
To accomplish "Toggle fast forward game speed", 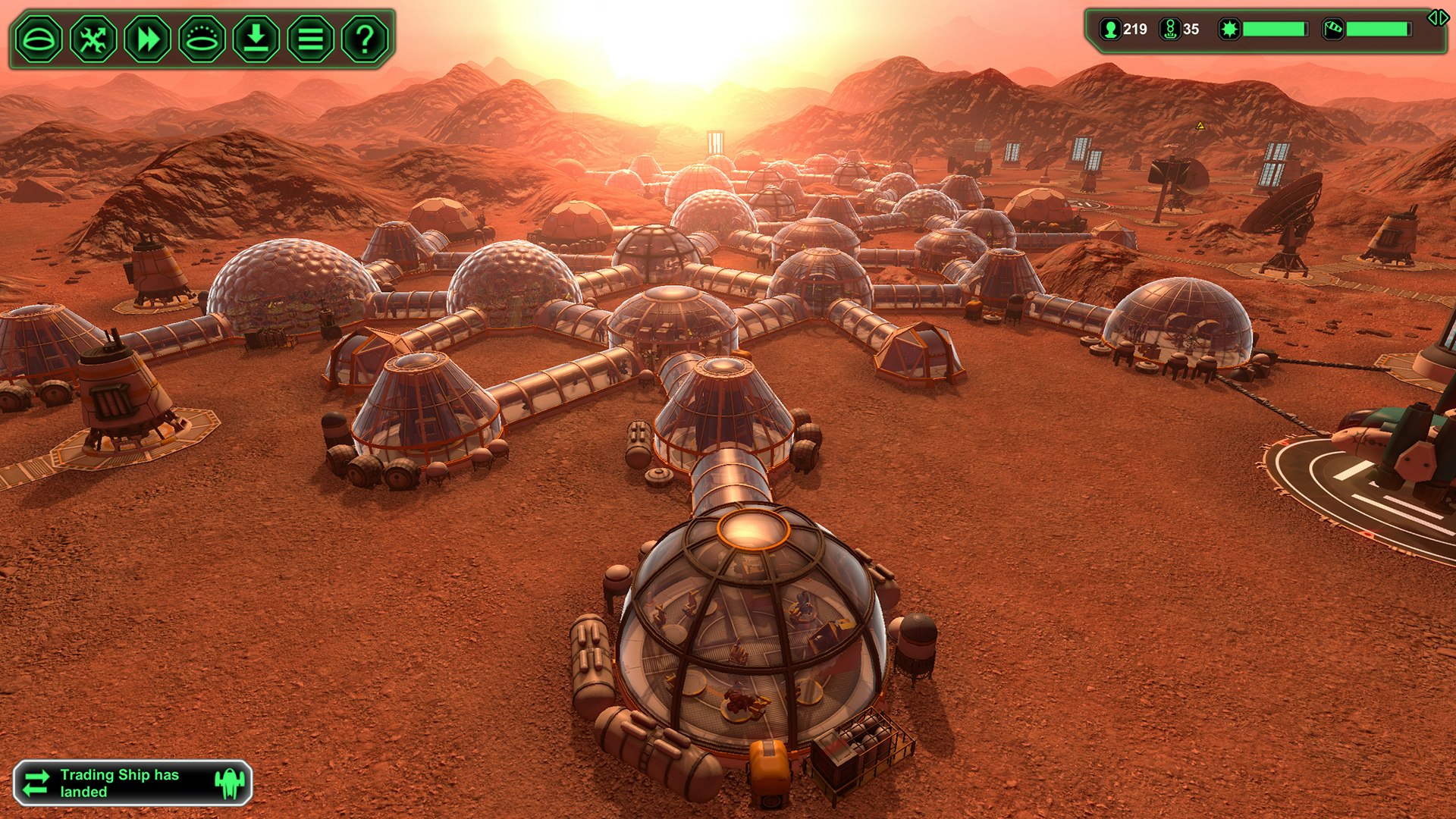I will tap(147, 36).
